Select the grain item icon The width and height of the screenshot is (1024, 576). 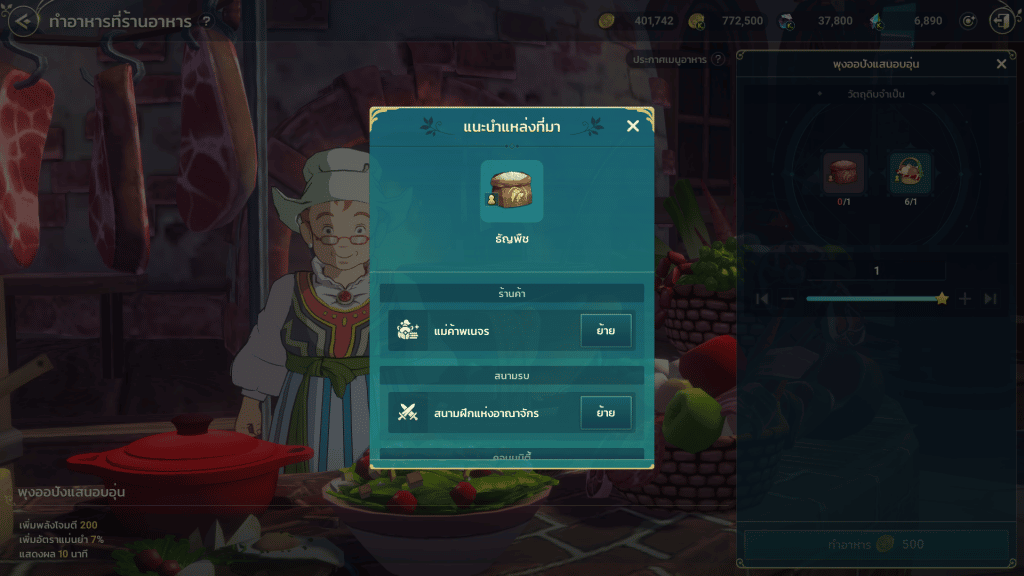tap(511, 191)
